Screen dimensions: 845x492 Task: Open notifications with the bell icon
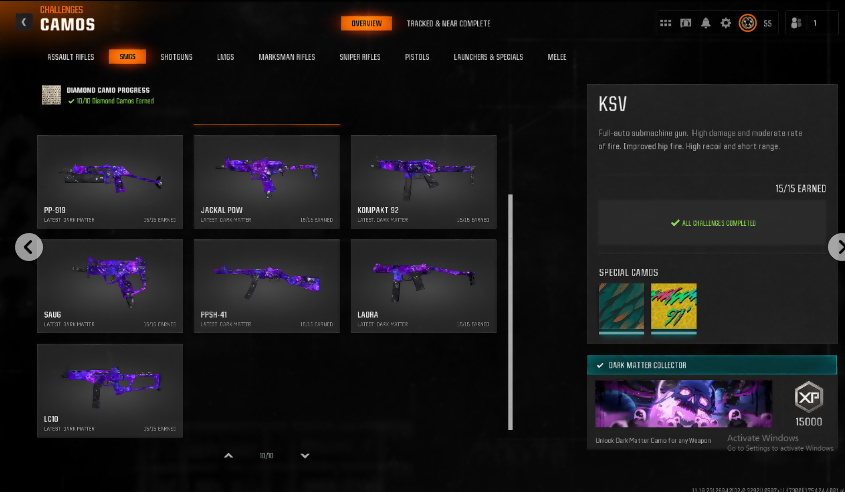(x=706, y=23)
